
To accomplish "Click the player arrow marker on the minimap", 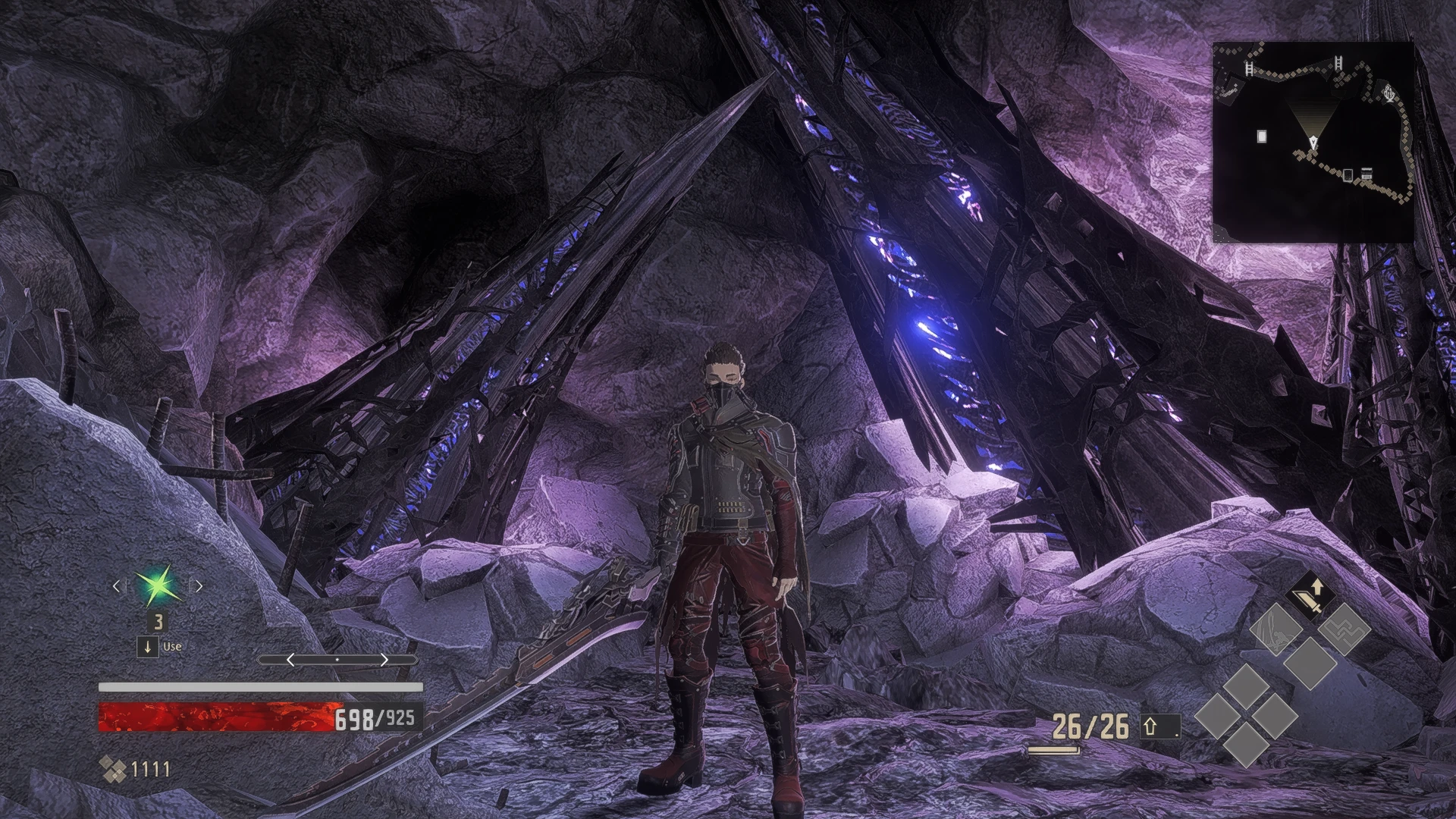I will pos(1313,142).
